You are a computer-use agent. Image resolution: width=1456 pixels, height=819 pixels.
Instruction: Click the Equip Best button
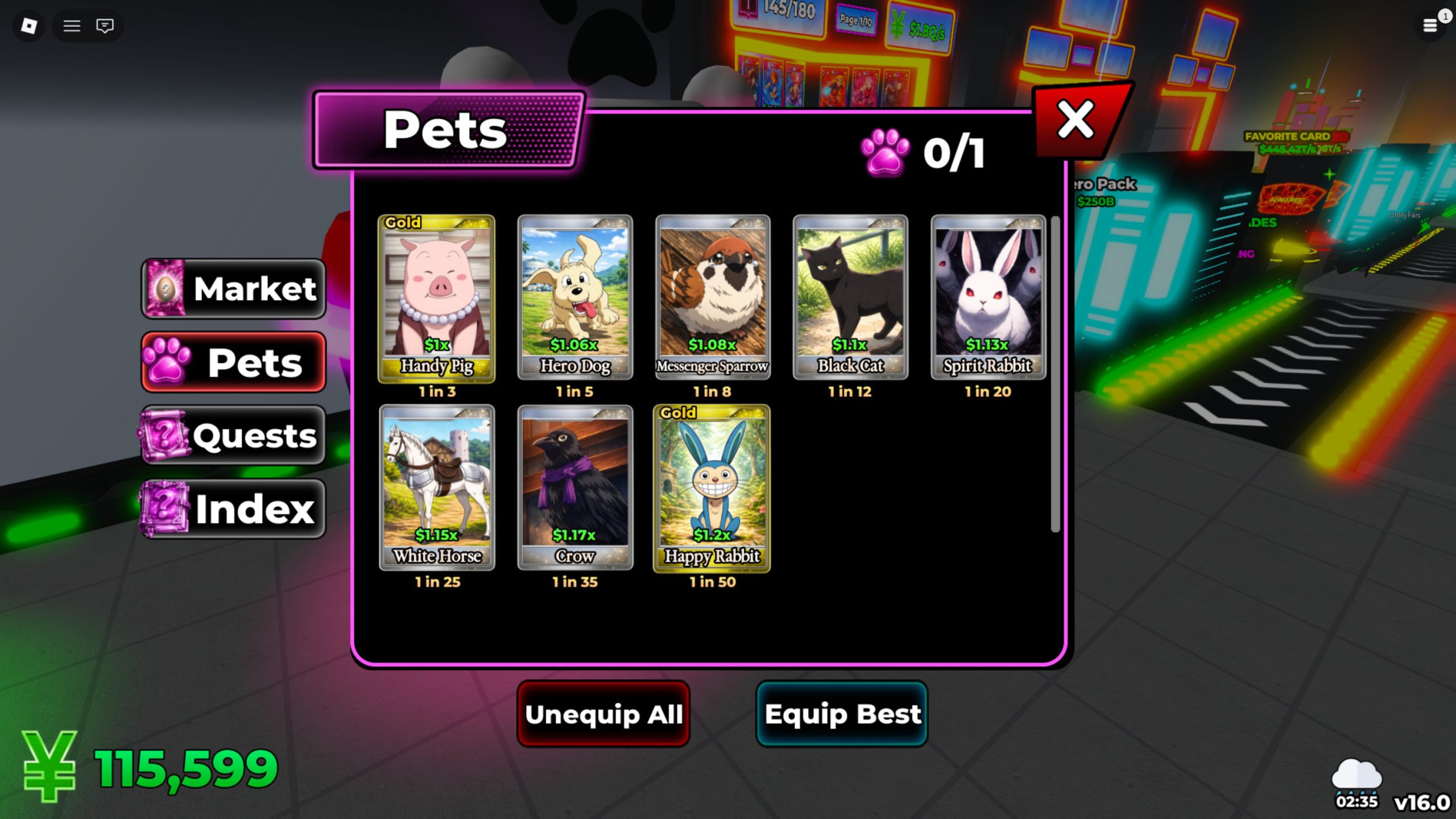point(842,714)
